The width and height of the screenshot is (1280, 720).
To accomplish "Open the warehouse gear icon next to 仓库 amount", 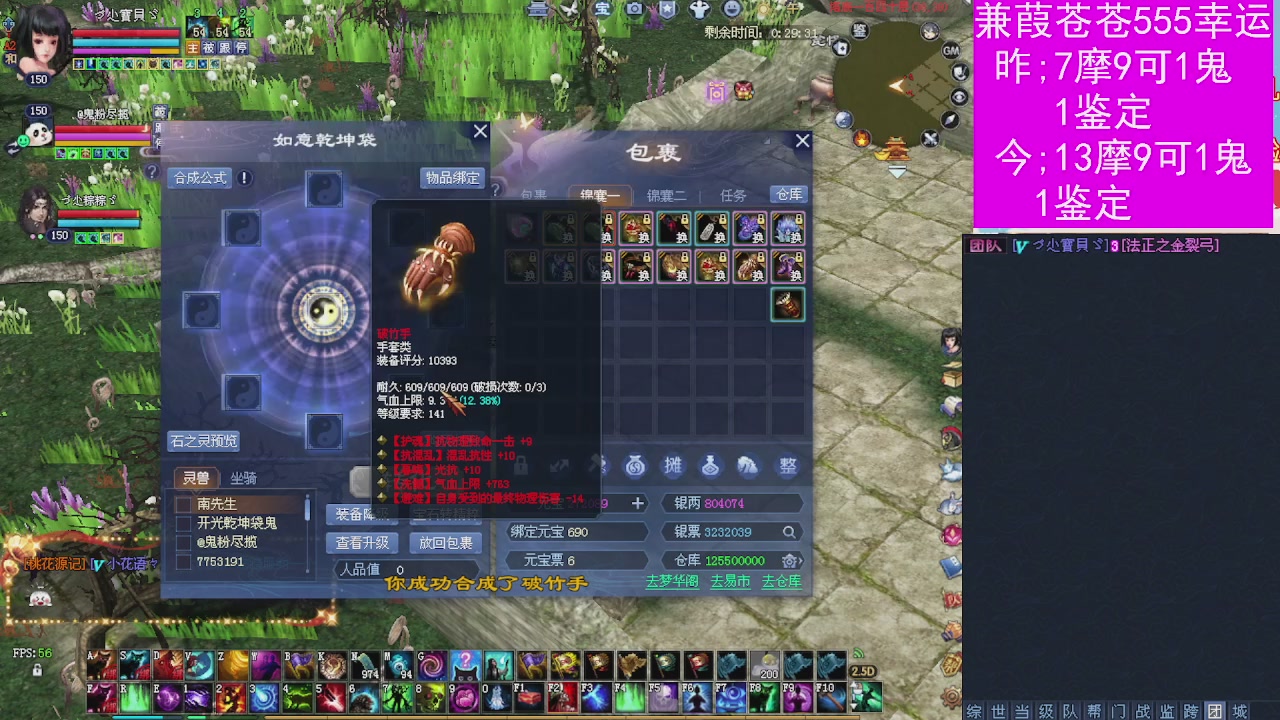I will [x=790, y=561].
